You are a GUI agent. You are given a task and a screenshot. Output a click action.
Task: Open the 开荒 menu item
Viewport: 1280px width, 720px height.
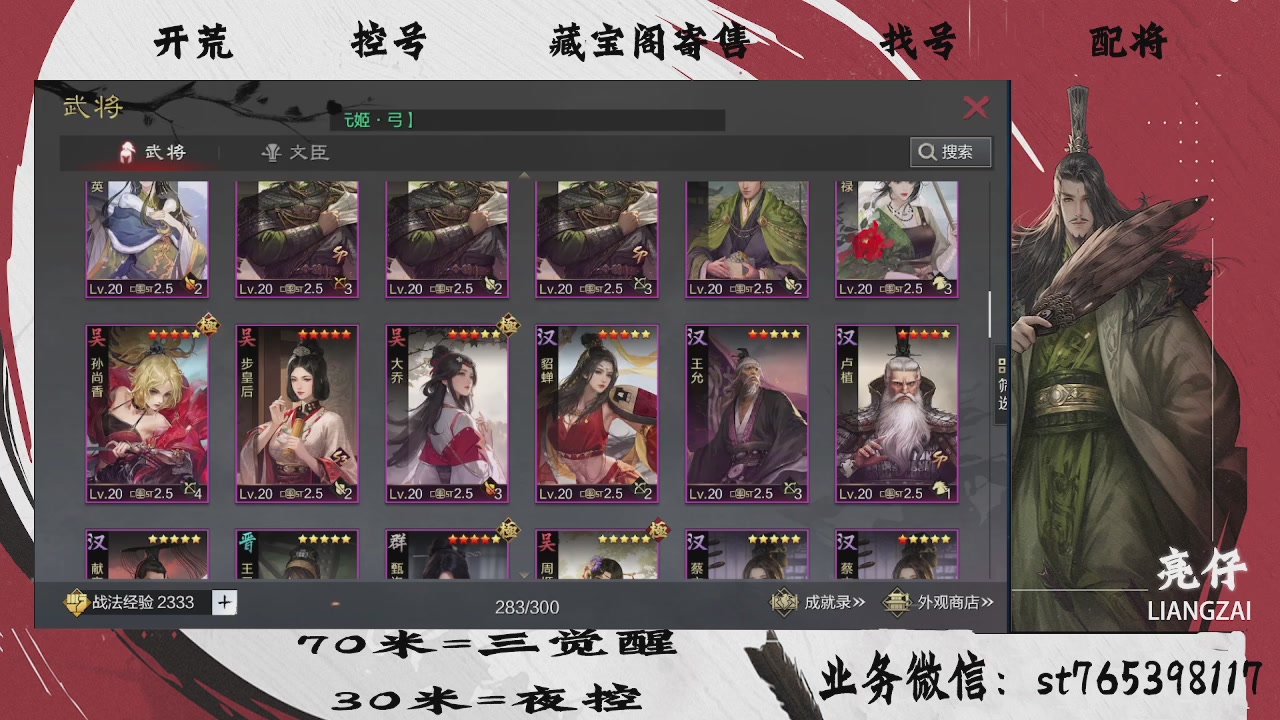point(192,42)
